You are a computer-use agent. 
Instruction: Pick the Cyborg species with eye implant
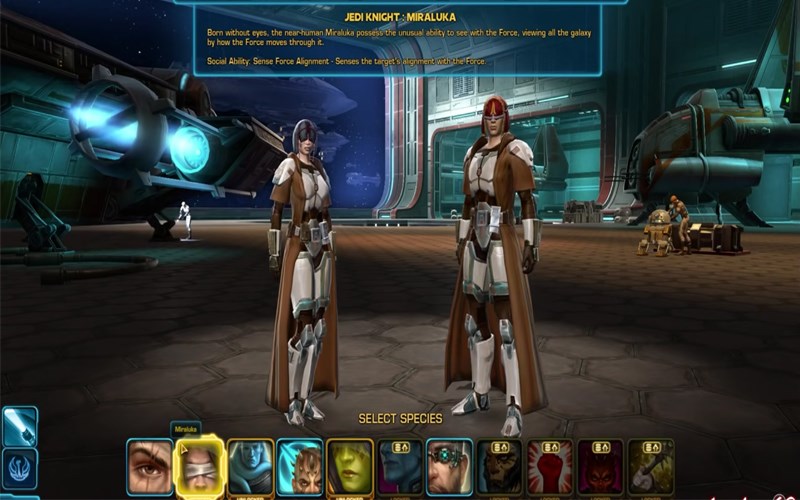pyautogui.click(x=450, y=467)
